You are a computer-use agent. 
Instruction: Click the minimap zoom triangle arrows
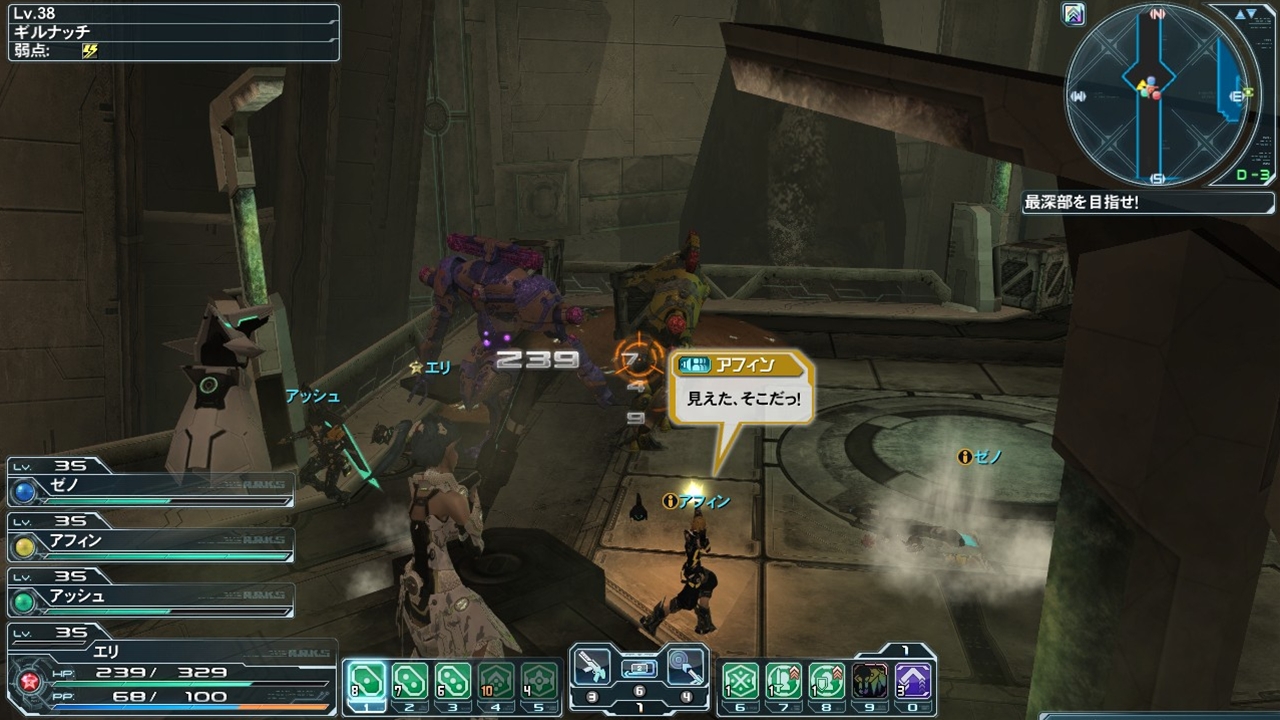(x=1246, y=15)
